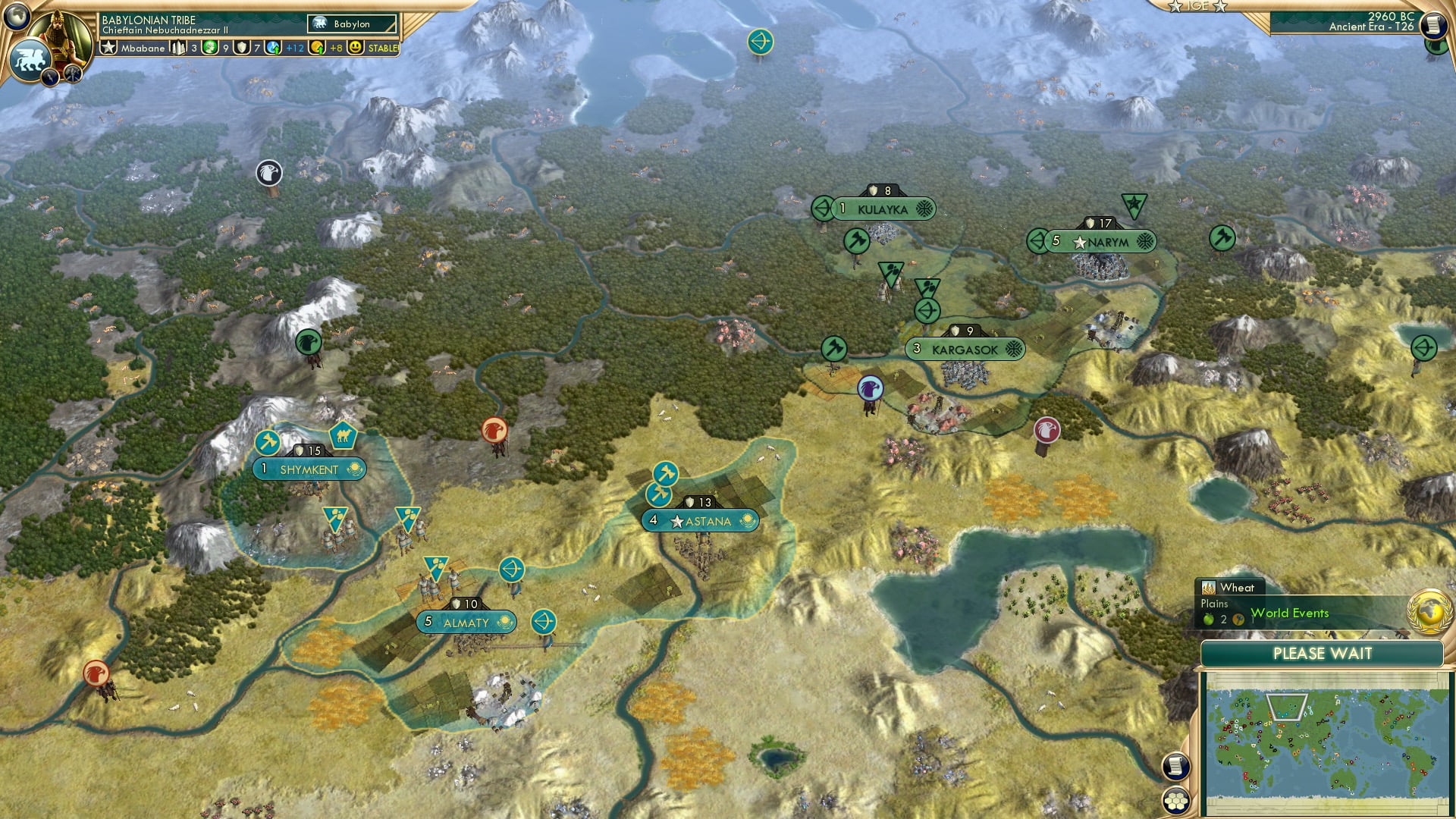Toggle the IGE star control at top

(x=1197, y=6)
